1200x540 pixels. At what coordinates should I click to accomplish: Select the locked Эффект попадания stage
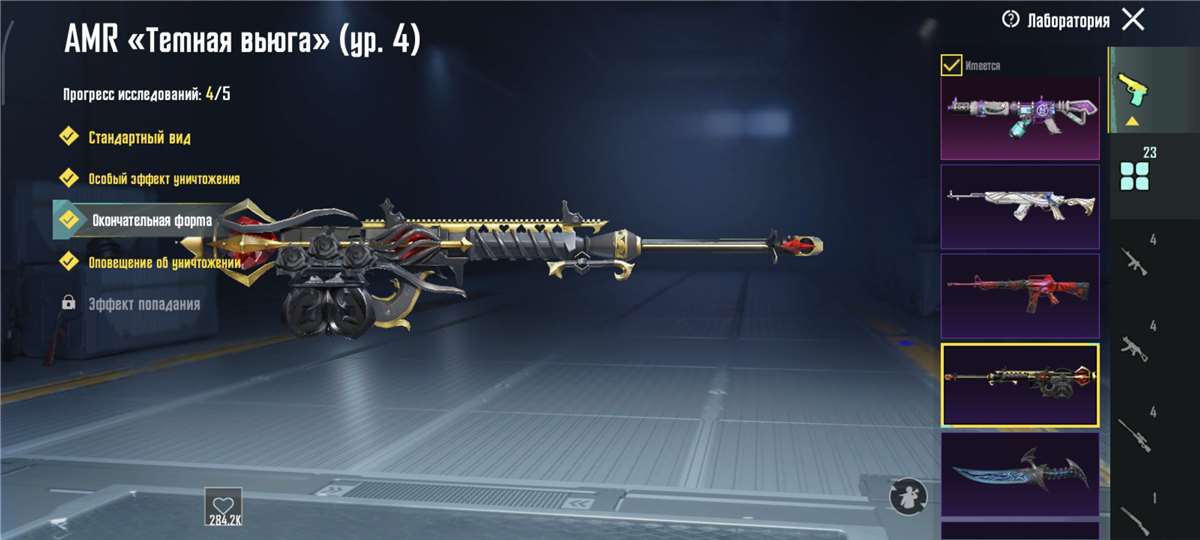pyautogui.click(x=143, y=303)
